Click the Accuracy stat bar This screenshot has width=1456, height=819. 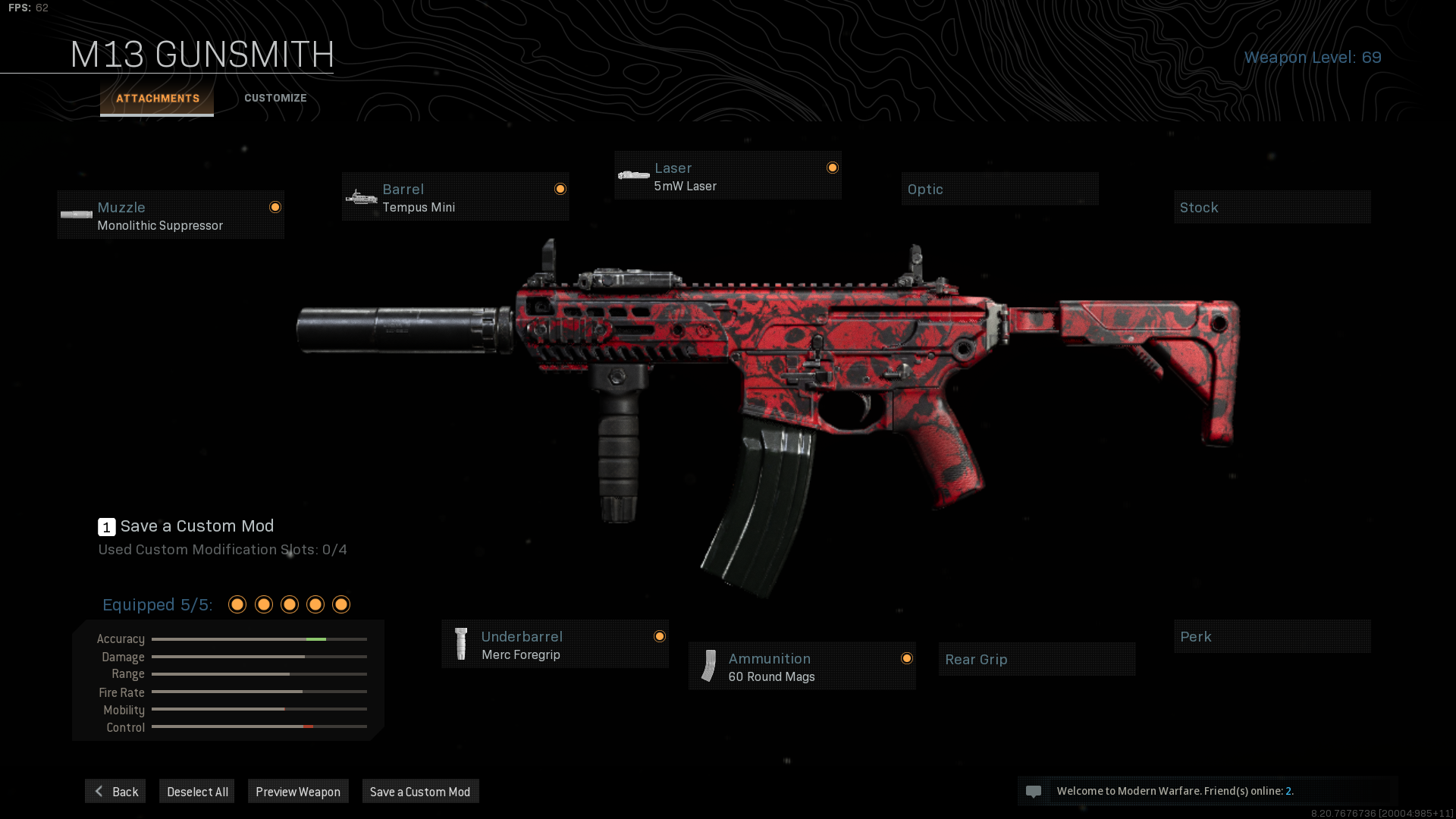(x=259, y=639)
